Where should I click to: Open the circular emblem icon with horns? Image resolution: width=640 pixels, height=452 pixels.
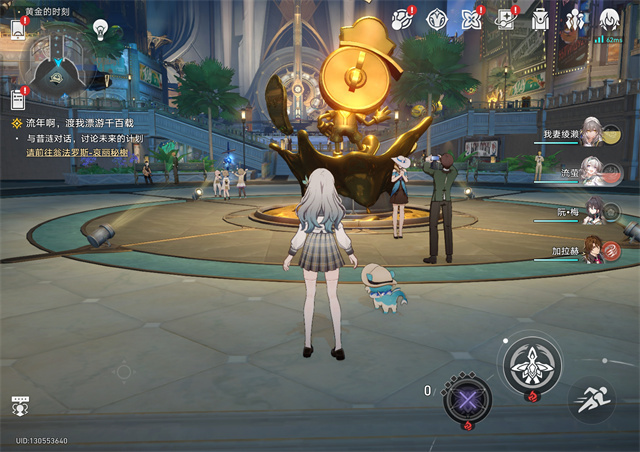tap(436, 18)
